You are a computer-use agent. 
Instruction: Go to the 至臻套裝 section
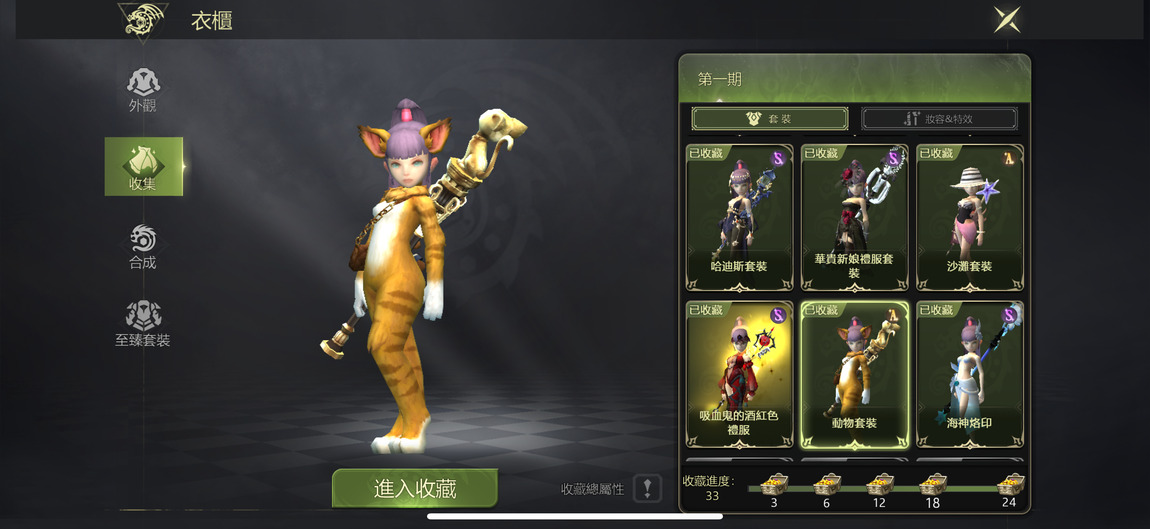[143, 324]
